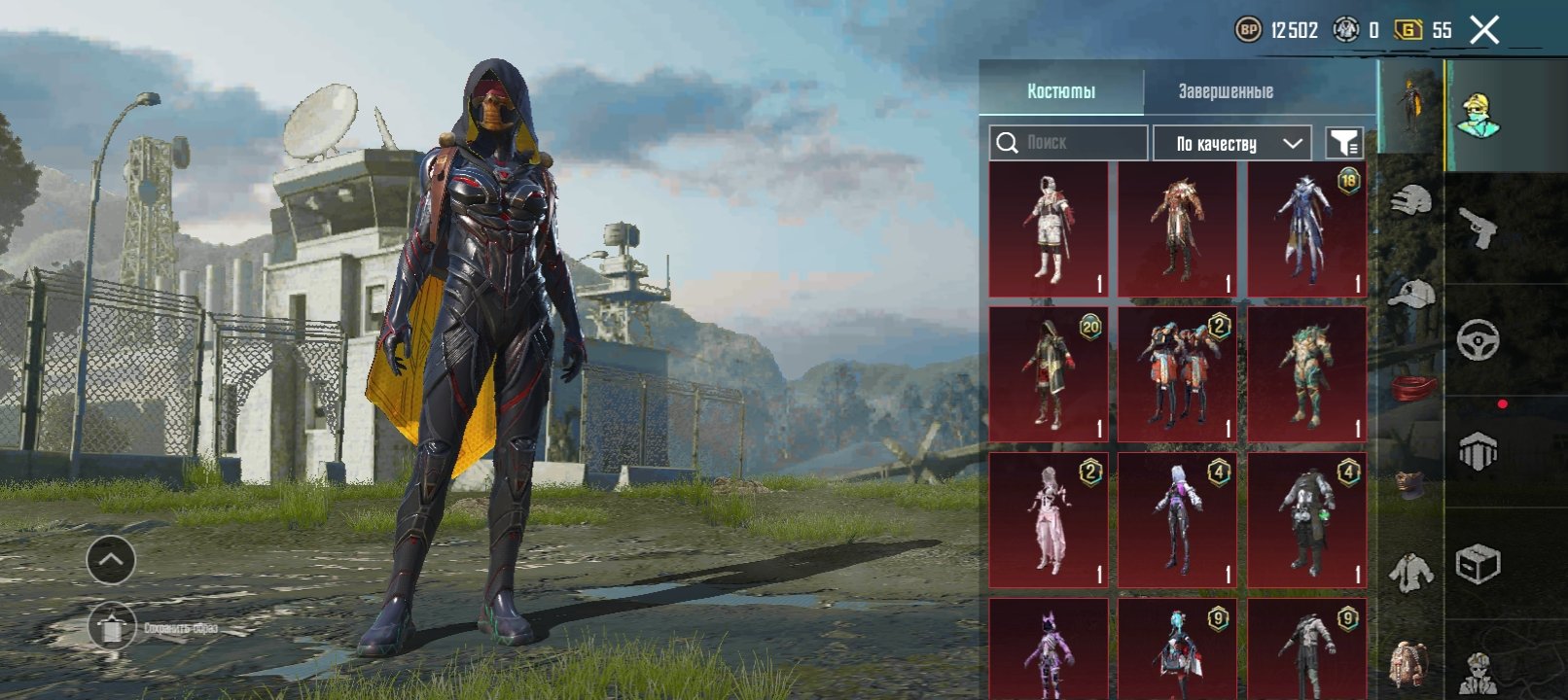Image resolution: width=1568 pixels, height=700 pixels.
Task: Select the pink dress costume
Action: 1048,520
